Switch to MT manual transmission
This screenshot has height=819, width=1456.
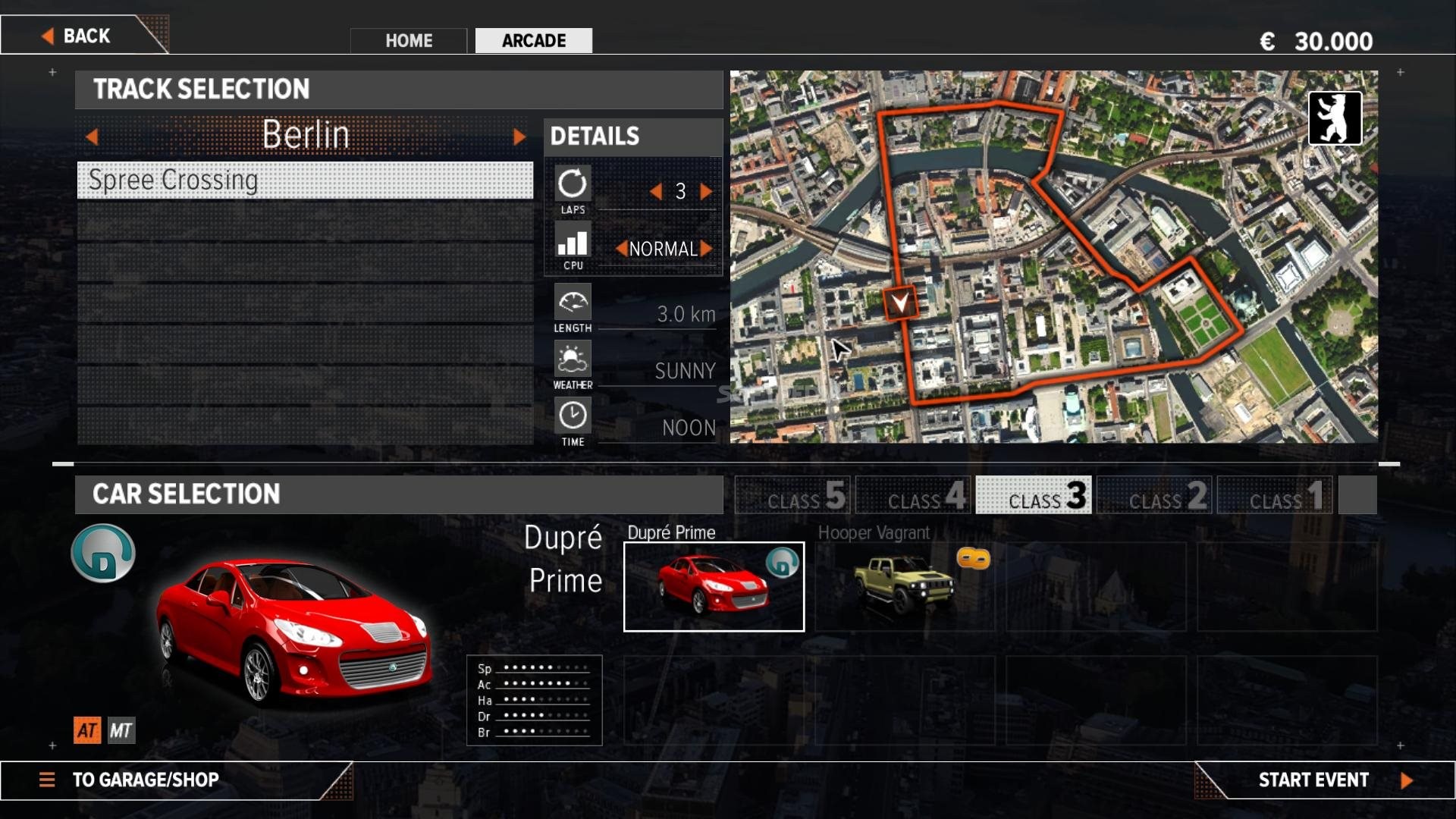[121, 730]
